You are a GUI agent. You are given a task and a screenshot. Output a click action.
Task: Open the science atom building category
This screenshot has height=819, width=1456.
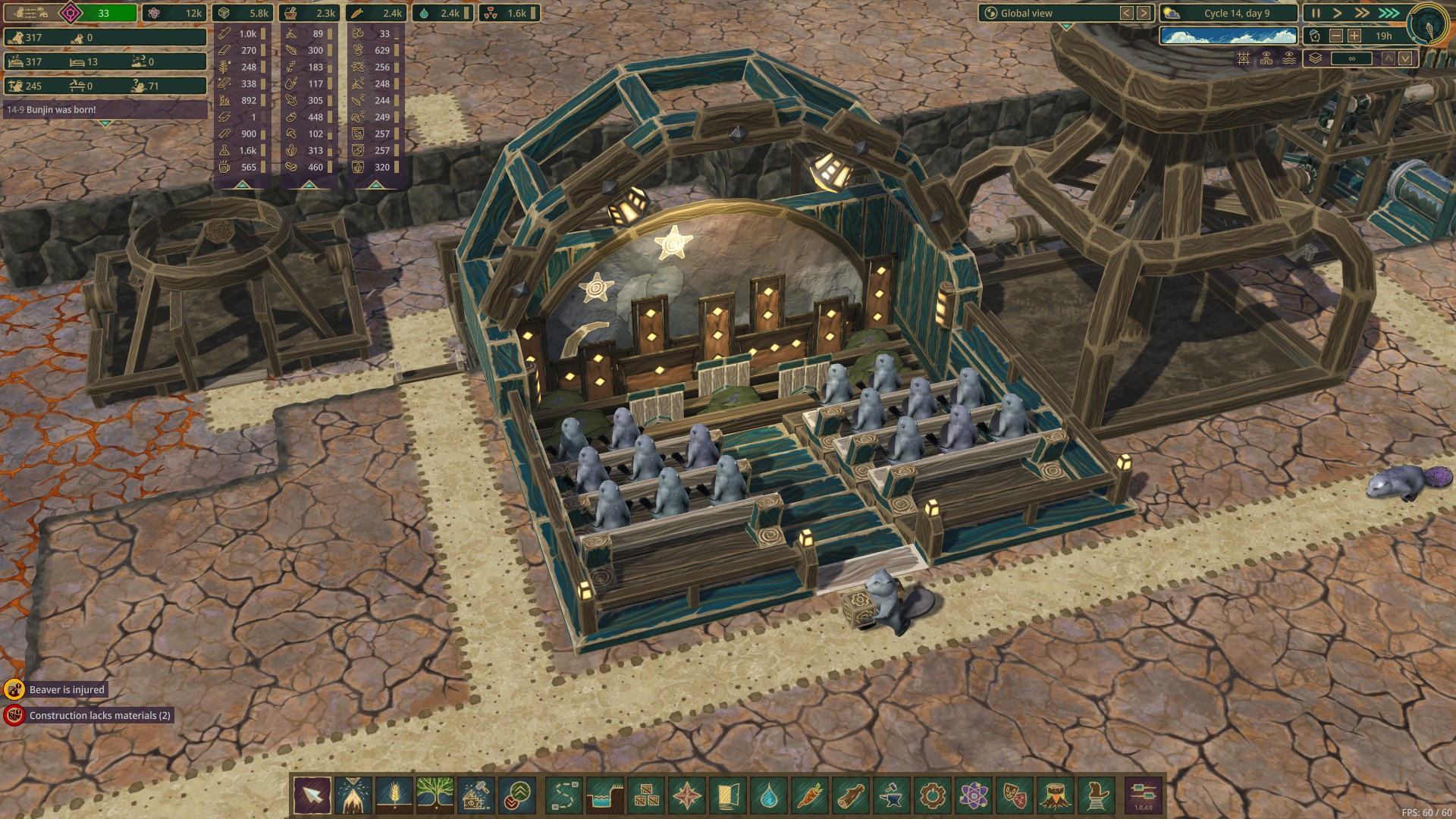(973, 796)
